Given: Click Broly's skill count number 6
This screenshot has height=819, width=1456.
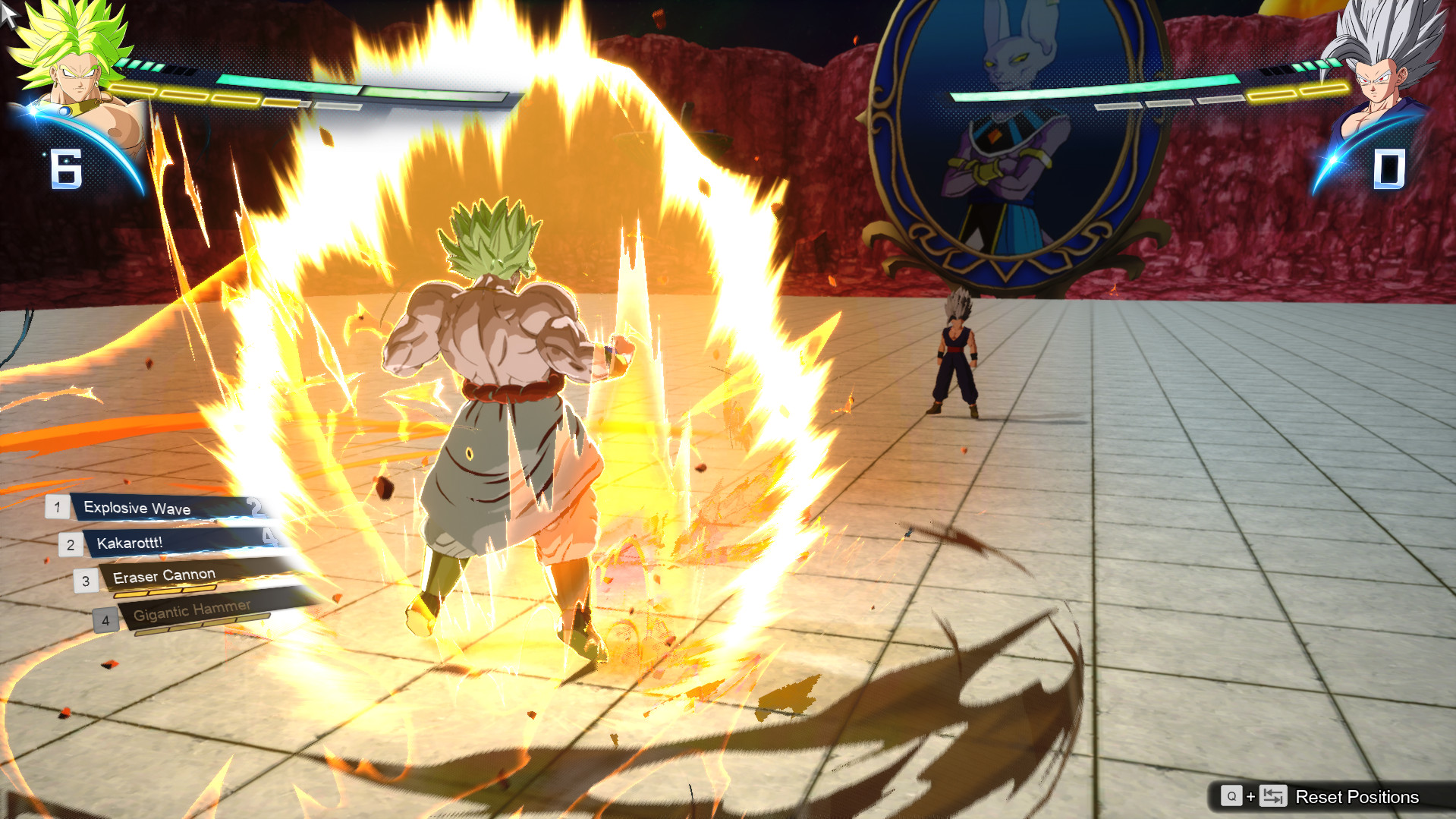Looking at the screenshot, I should (67, 169).
